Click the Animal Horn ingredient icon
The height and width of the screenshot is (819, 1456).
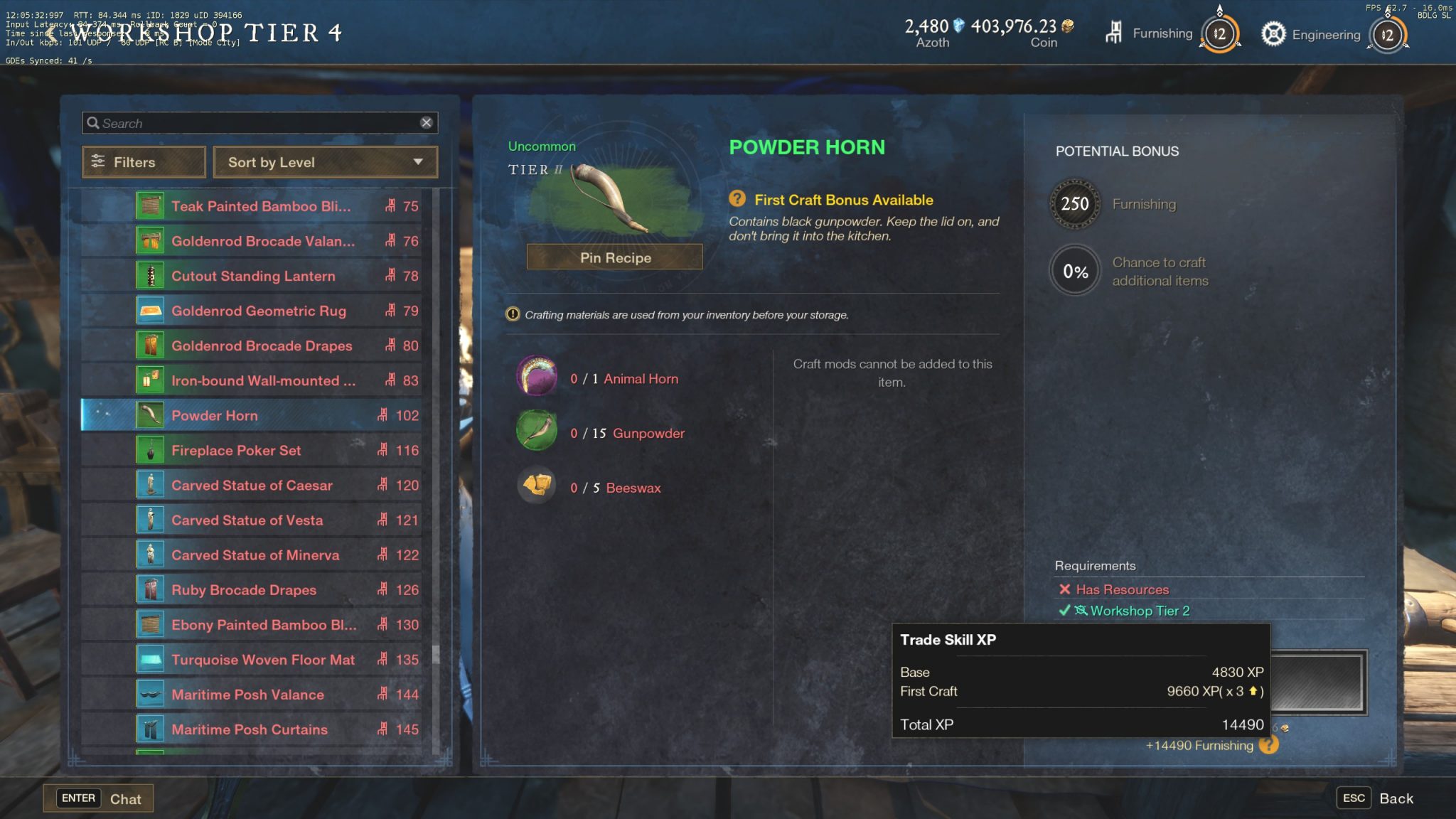pos(537,376)
